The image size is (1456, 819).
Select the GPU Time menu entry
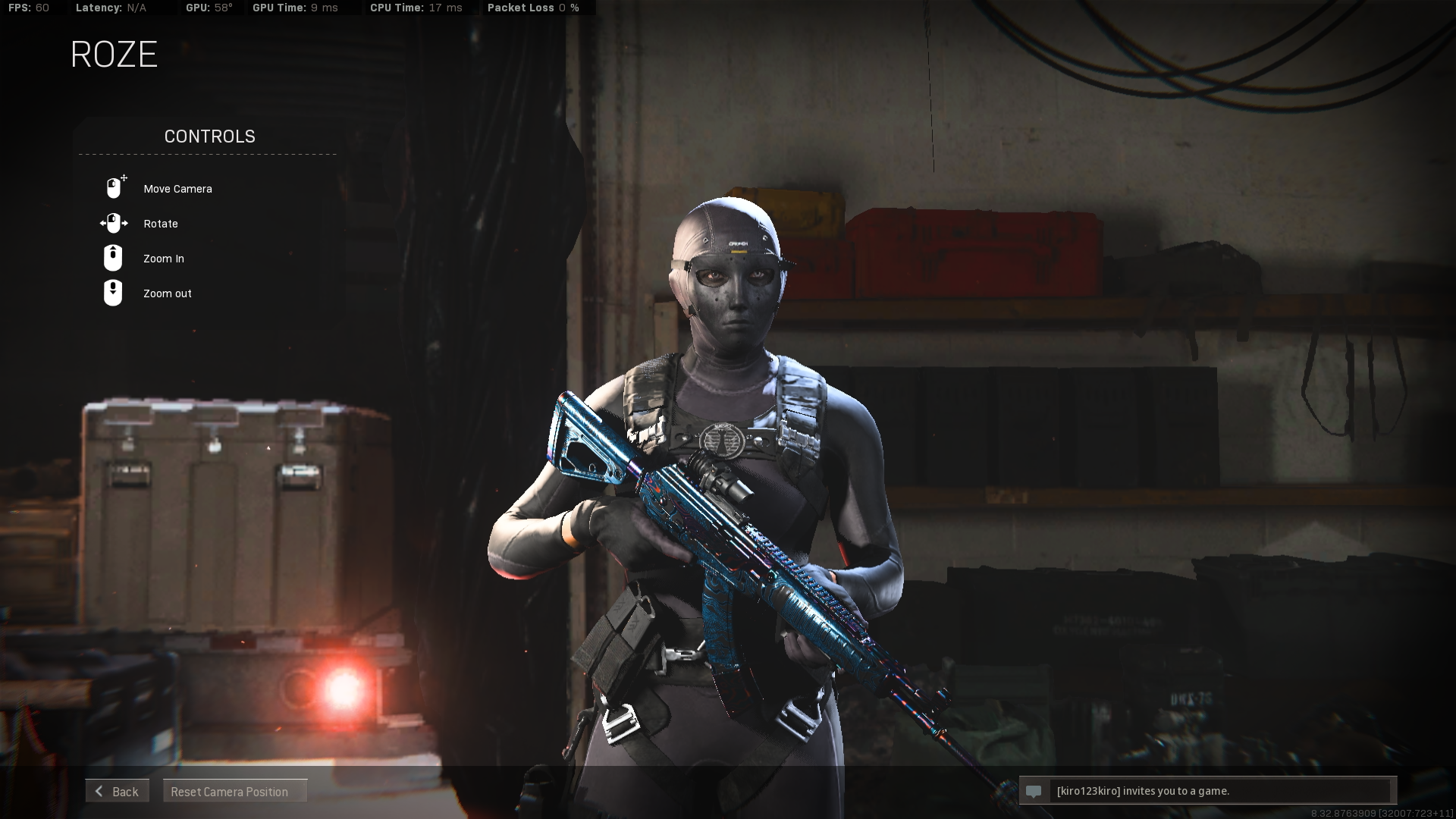point(296,8)
